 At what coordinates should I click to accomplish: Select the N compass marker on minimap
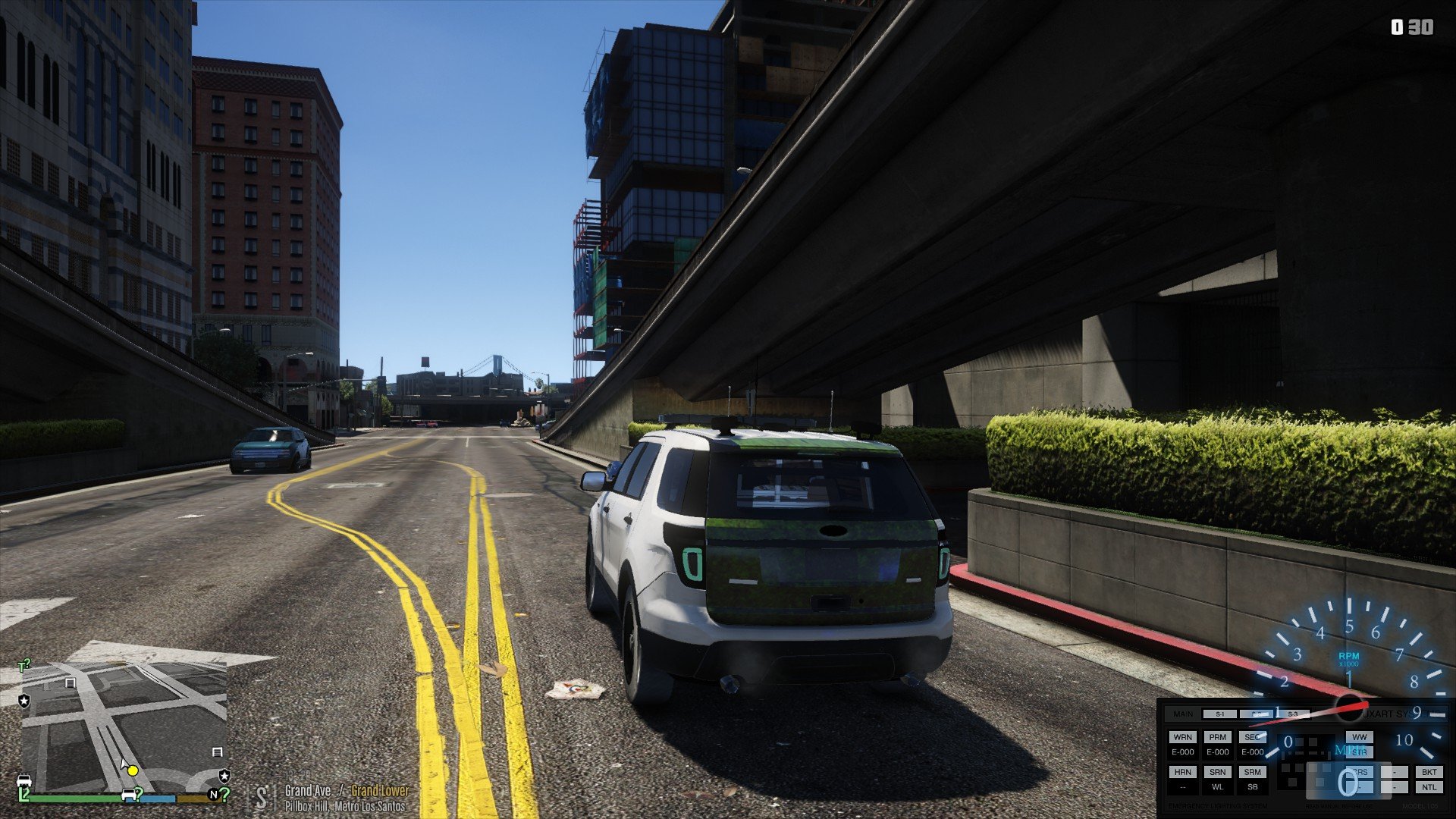point(213,795)
